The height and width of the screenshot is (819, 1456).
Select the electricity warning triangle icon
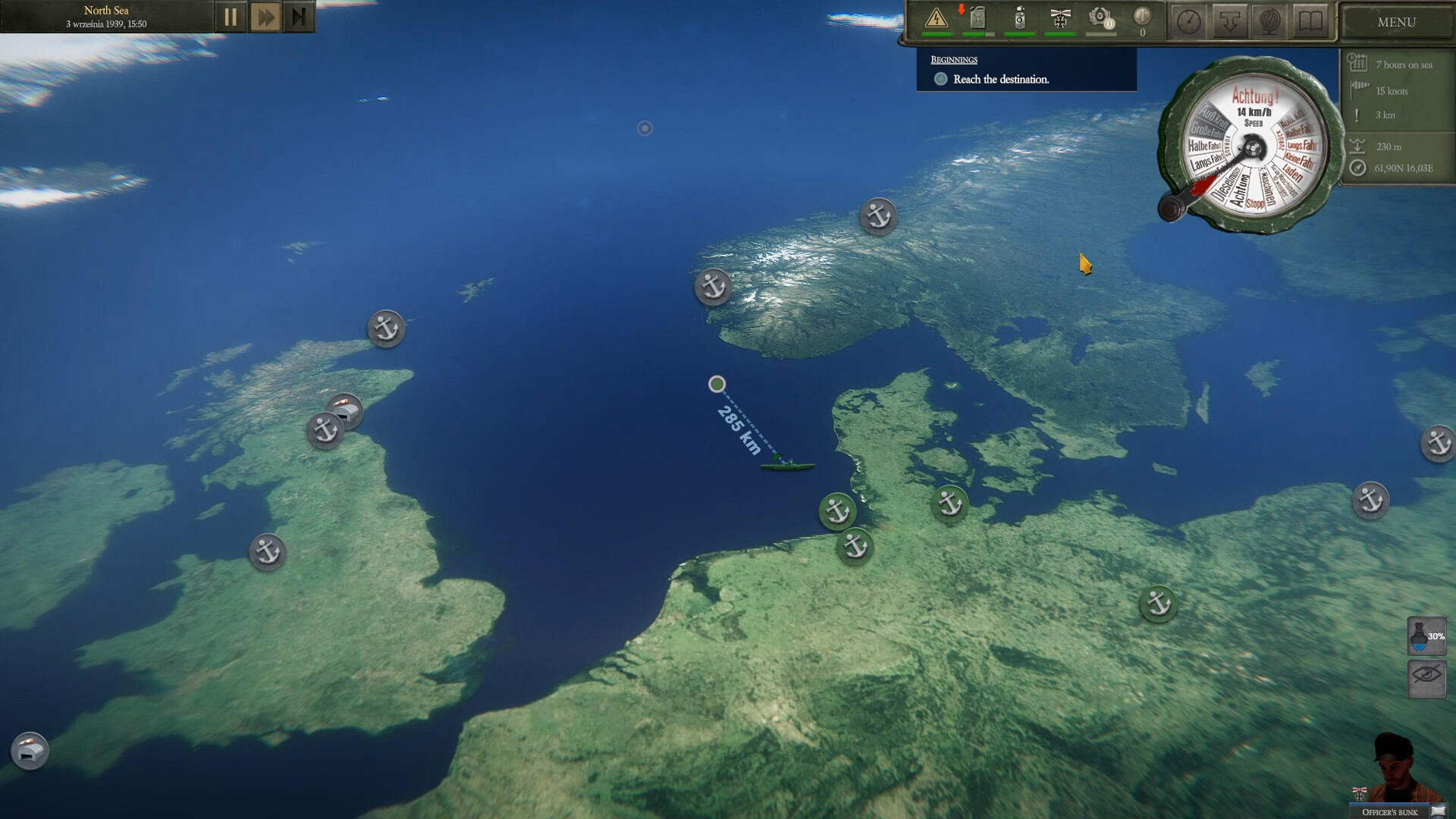coord(937,18)
